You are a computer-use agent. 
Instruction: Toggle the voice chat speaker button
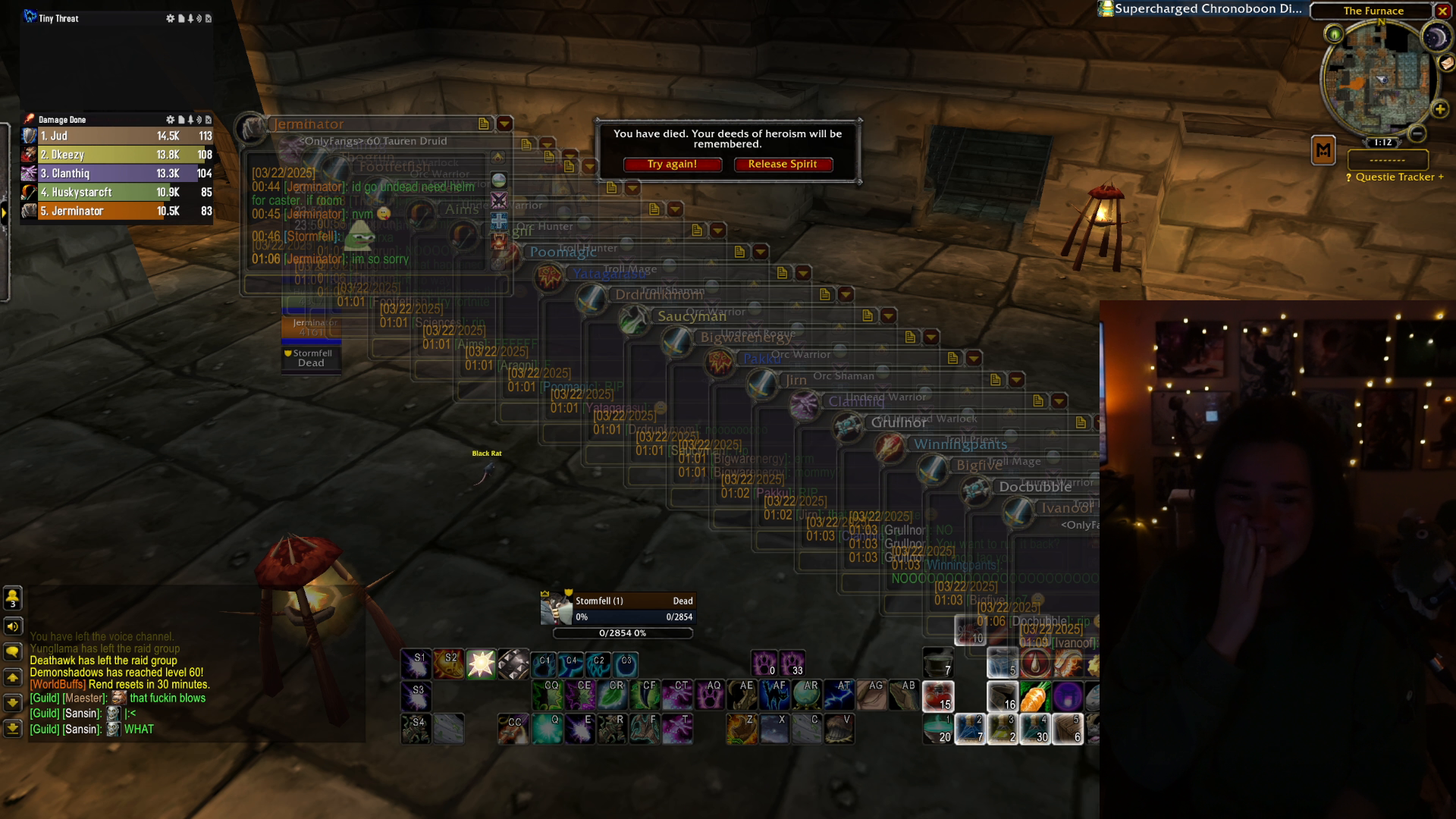pos(13,626)
